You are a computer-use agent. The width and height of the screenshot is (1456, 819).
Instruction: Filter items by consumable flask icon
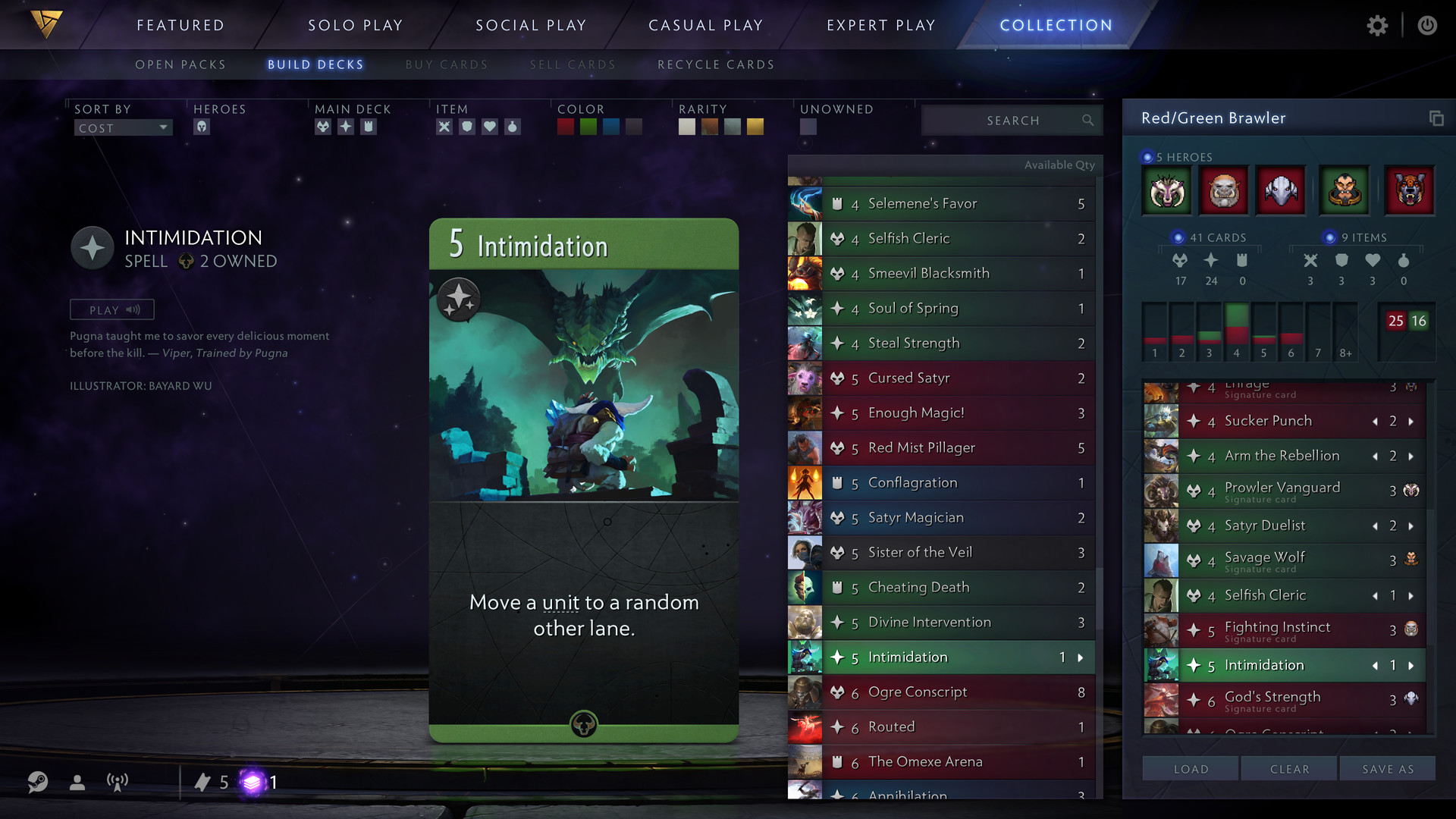514,127
